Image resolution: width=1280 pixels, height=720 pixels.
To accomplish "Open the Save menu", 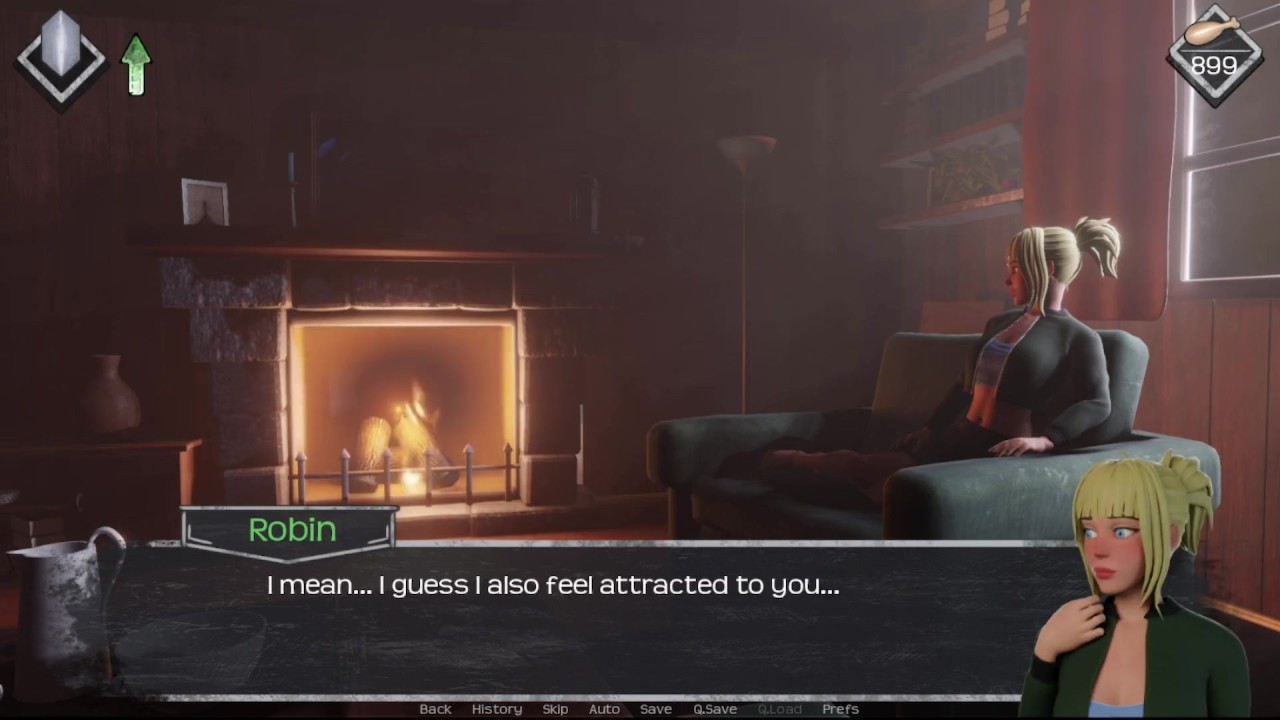I will (x=656, y=709).
